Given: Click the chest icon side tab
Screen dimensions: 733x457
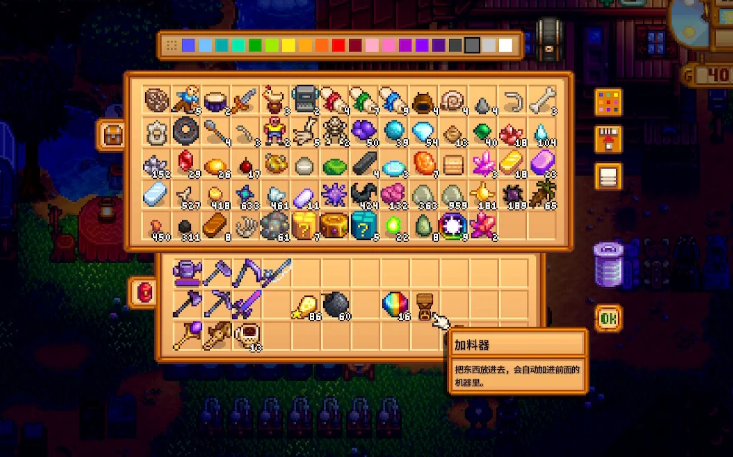Looking at the screenshot, I should (x=111, y=134).
